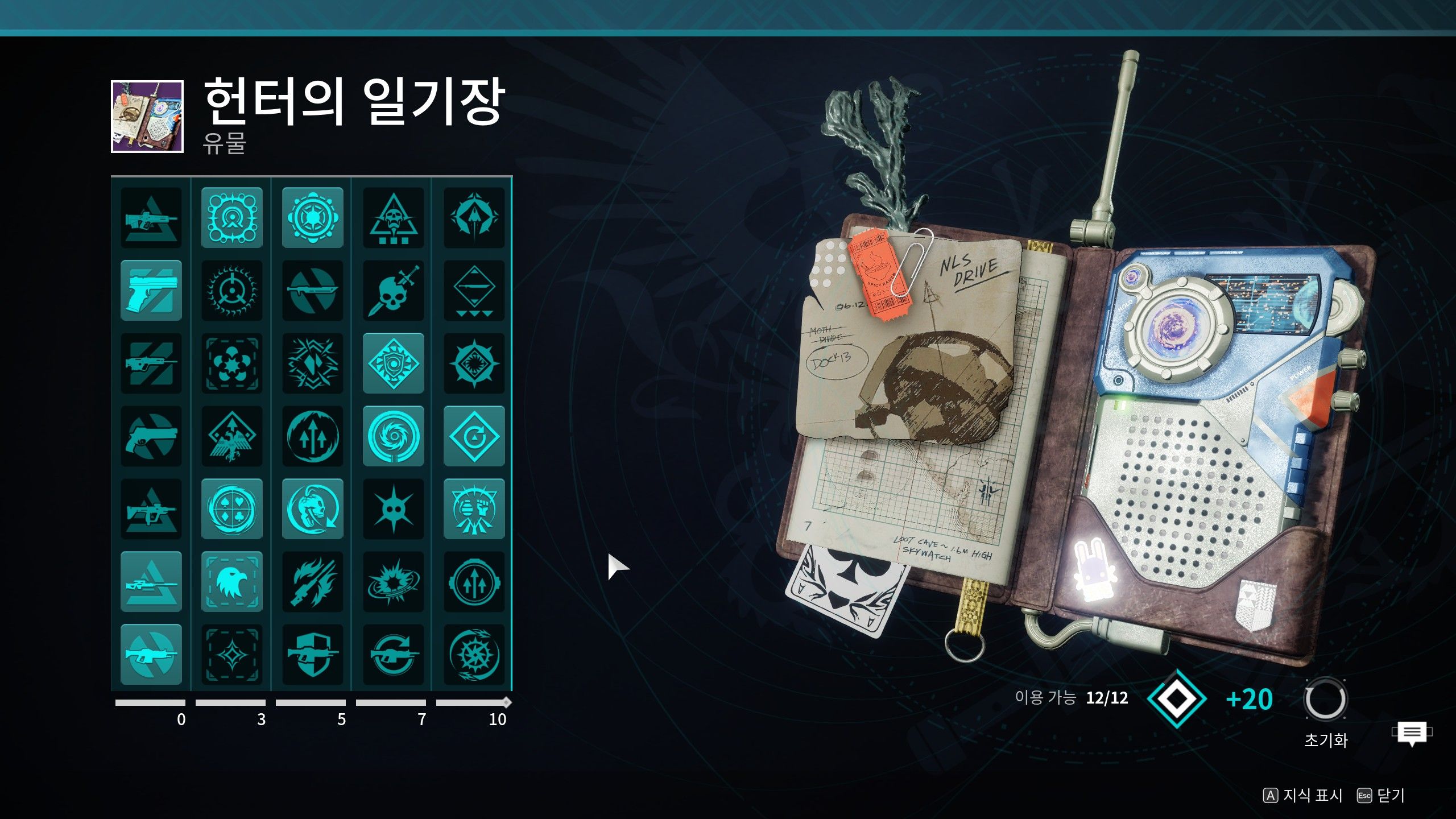1456x819 pixels.
Task: Select the highlighted sidearm perk icon
Action: [x=151, y=290]
